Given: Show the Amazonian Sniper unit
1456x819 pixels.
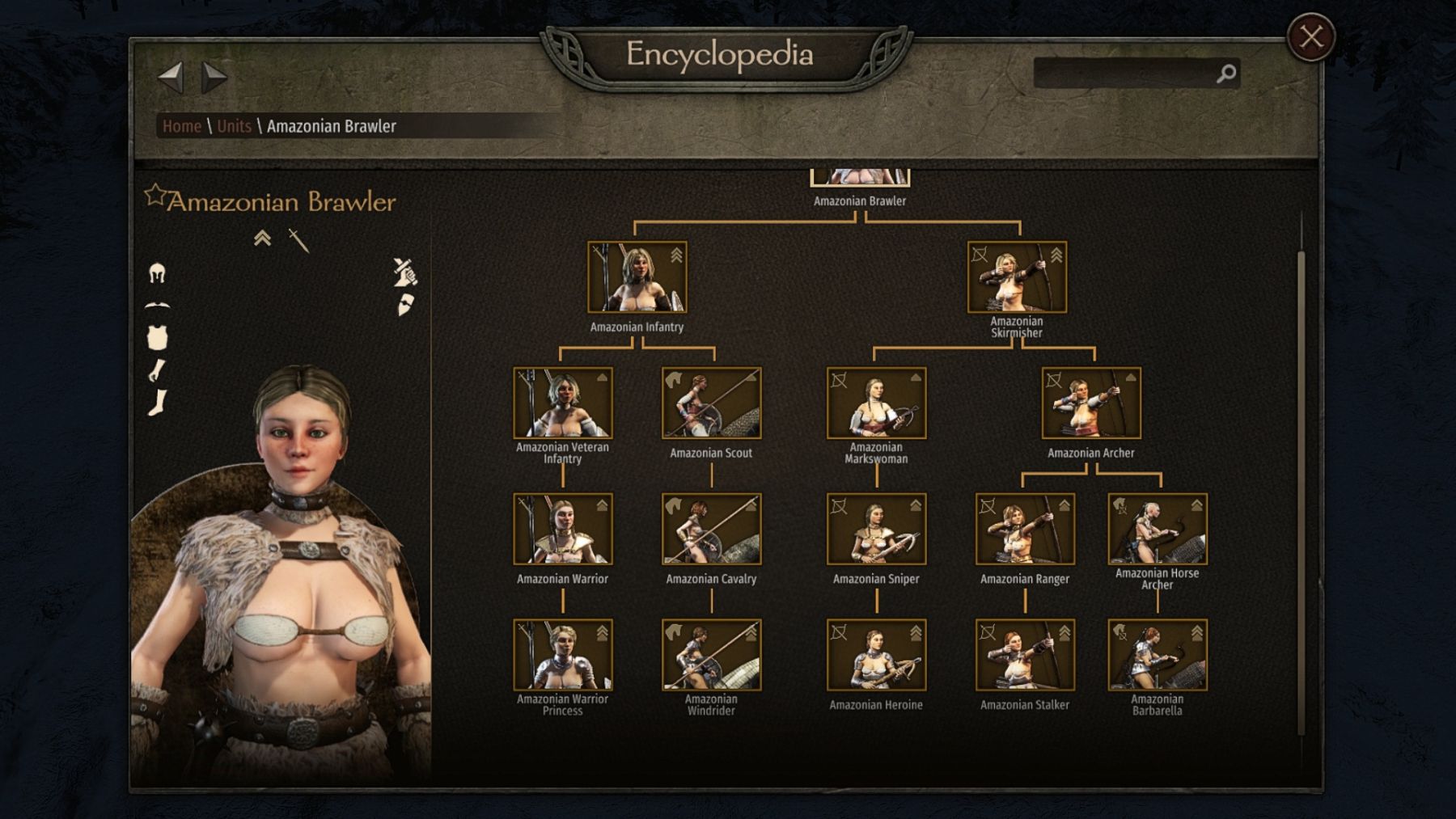Looking at the screenshot, I should [876, 530].
